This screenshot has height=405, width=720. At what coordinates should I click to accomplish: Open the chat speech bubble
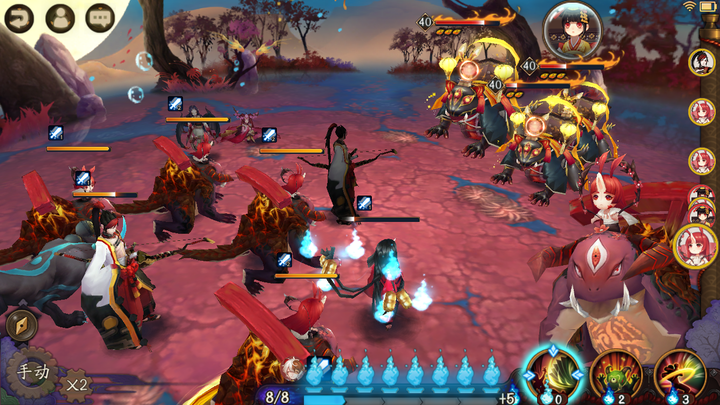click(x=100, y=17)
